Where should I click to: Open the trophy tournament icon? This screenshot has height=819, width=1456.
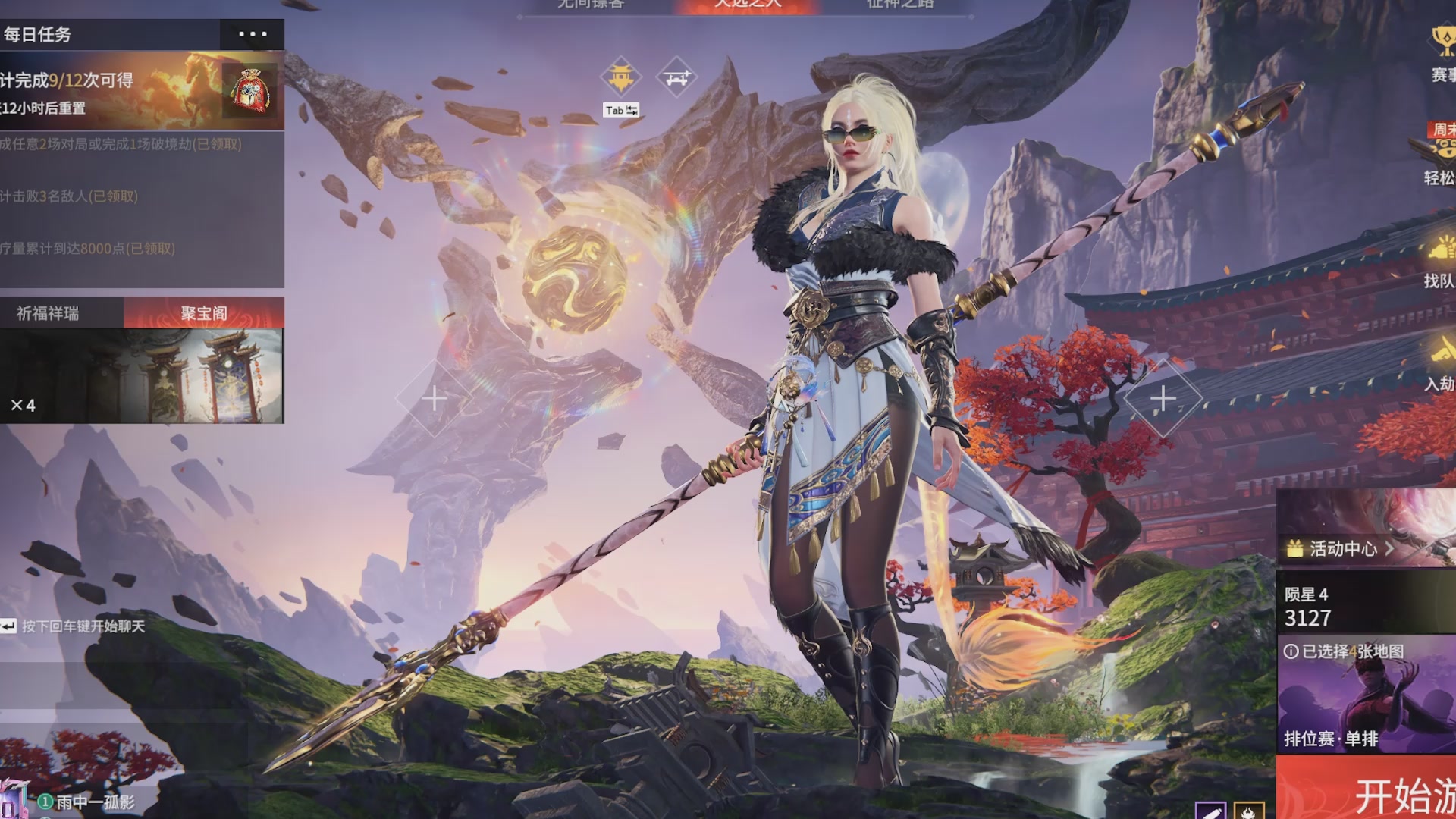coord(1442,52)
